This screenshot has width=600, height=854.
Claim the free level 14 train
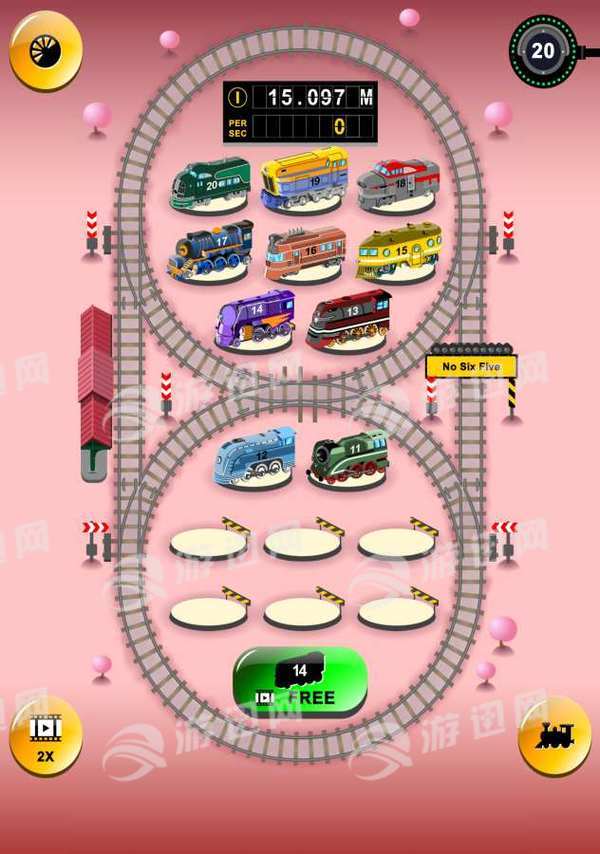pyautogui.click(x=300, y=681)
